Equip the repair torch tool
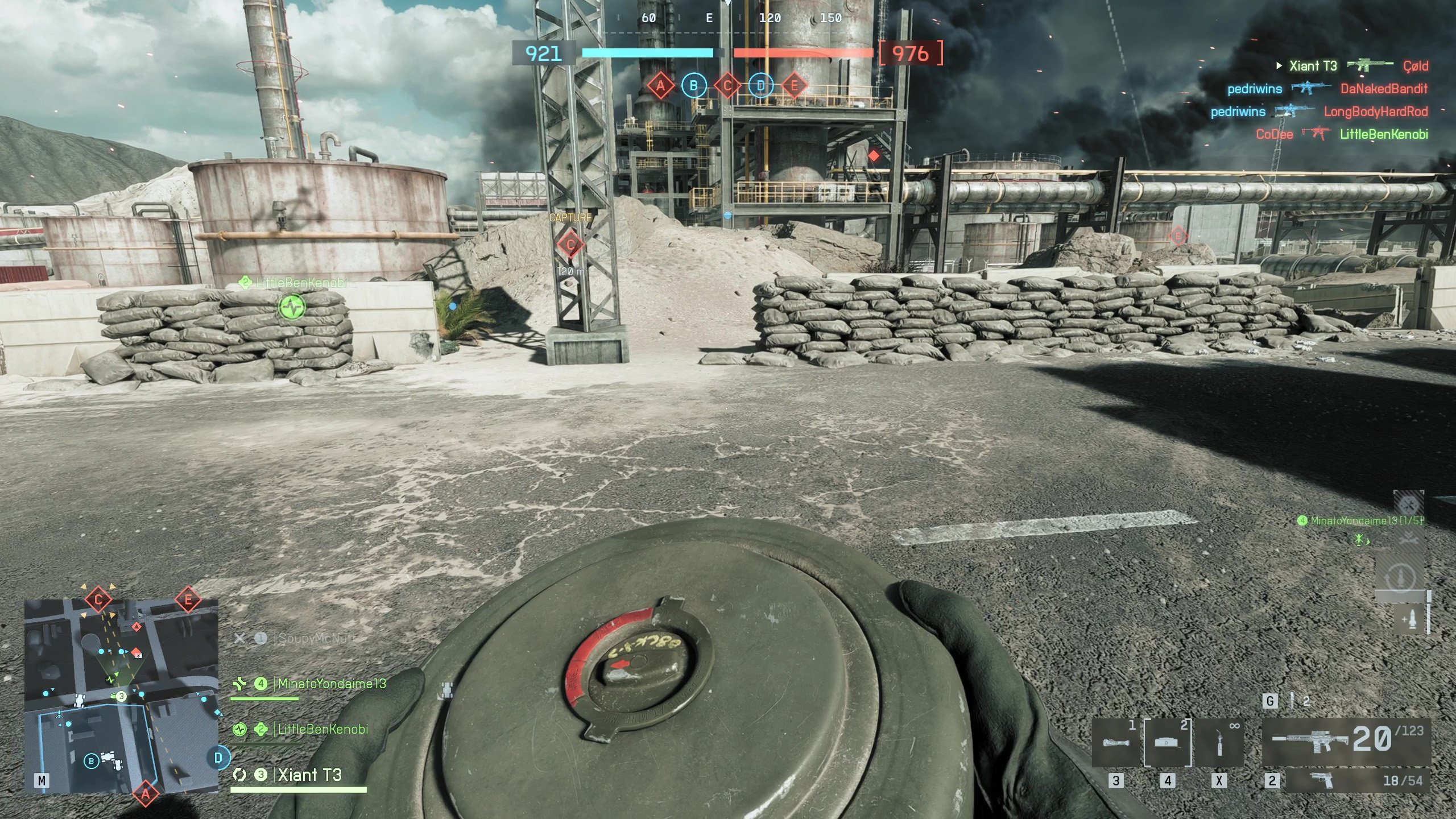 (x=1219, y=743)
